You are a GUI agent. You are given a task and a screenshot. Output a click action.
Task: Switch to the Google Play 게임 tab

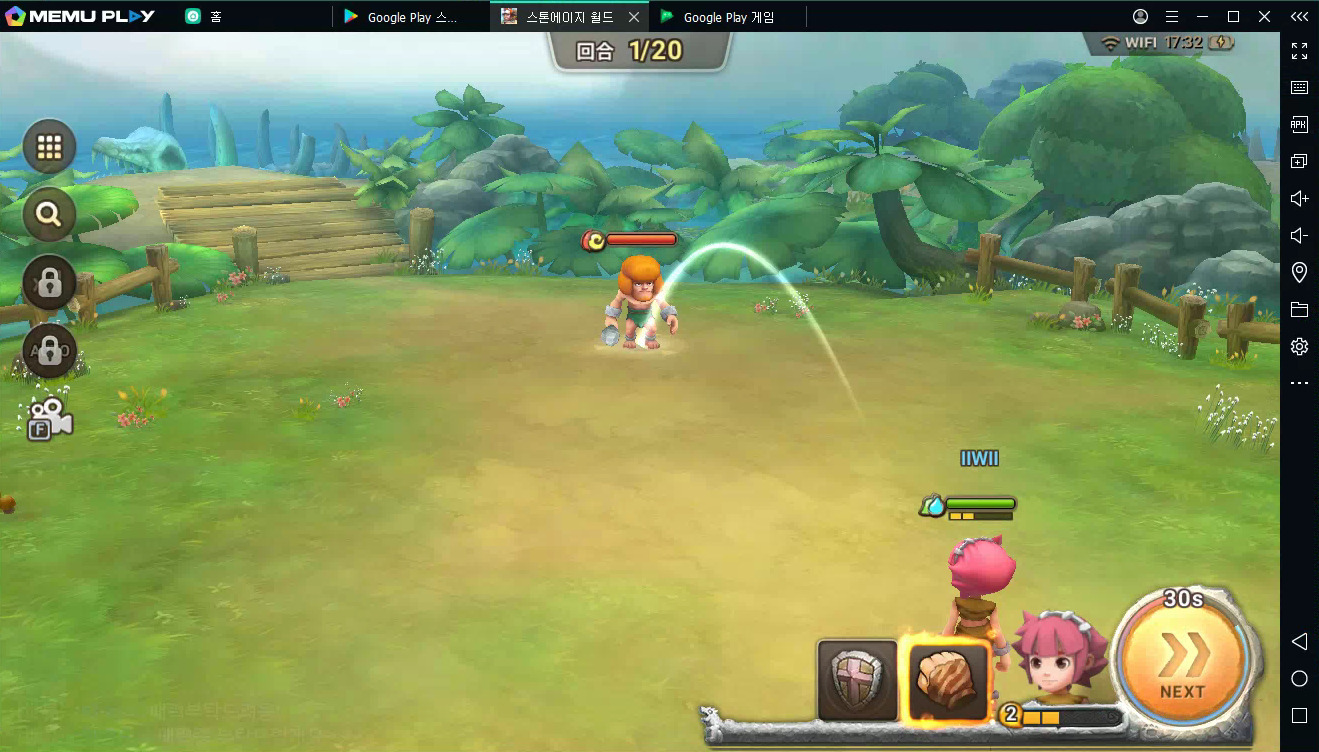coord(728,17)
